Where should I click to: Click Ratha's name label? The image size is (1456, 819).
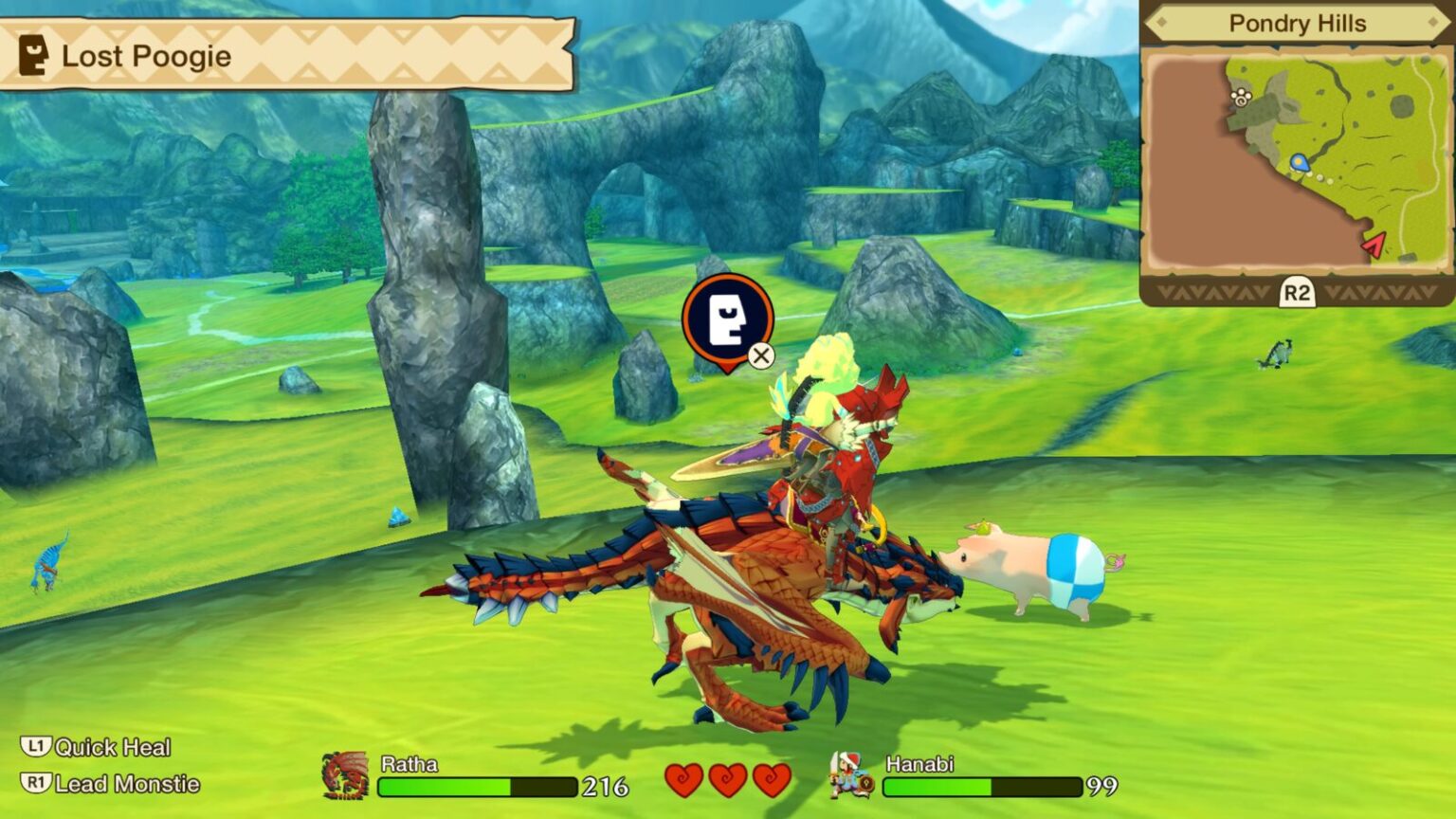pos(408,761)
